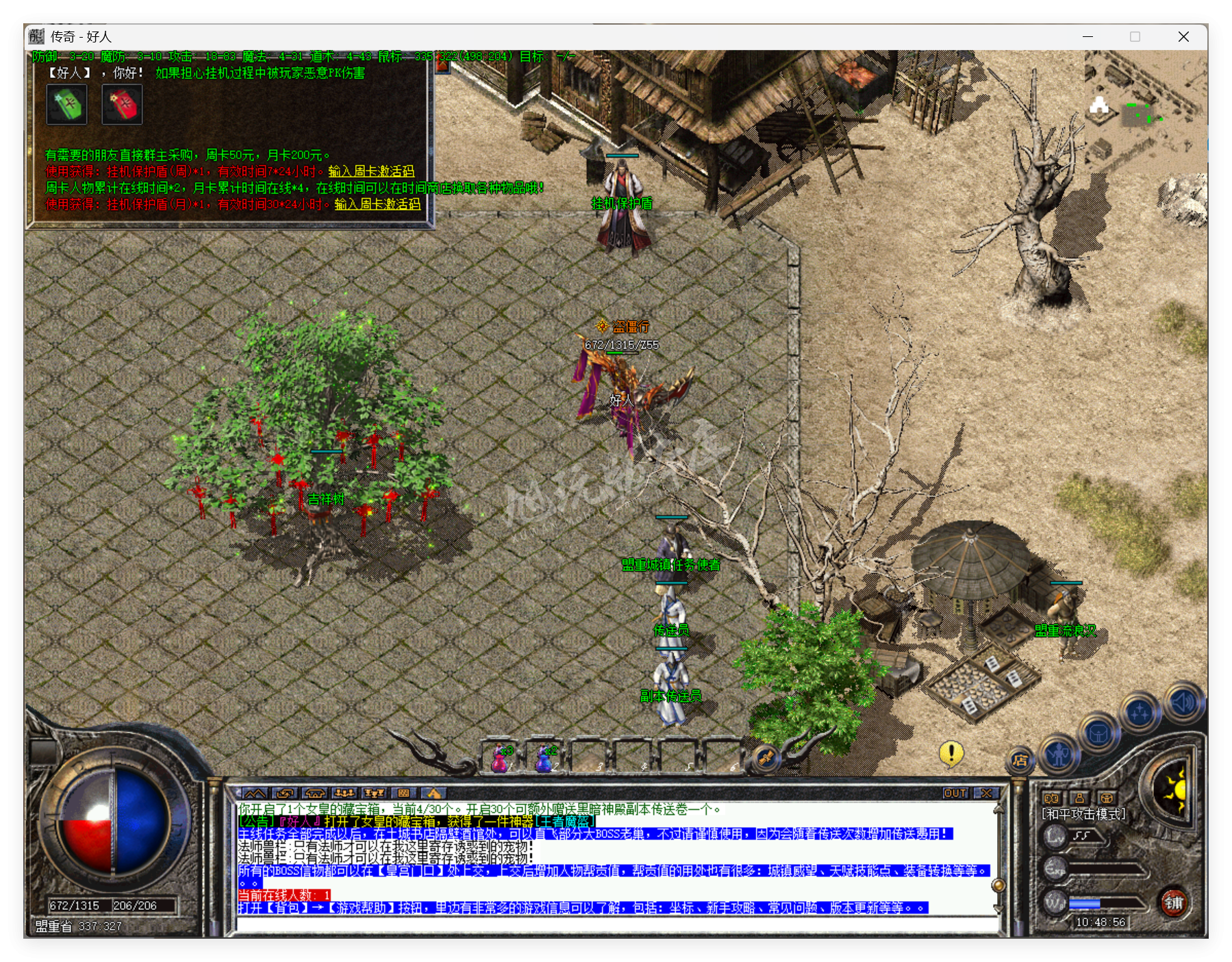The height and width of the screenshot is (962, 1232).
Task: Select the mountain icon in chat toolbar
Action: [255, 792]
